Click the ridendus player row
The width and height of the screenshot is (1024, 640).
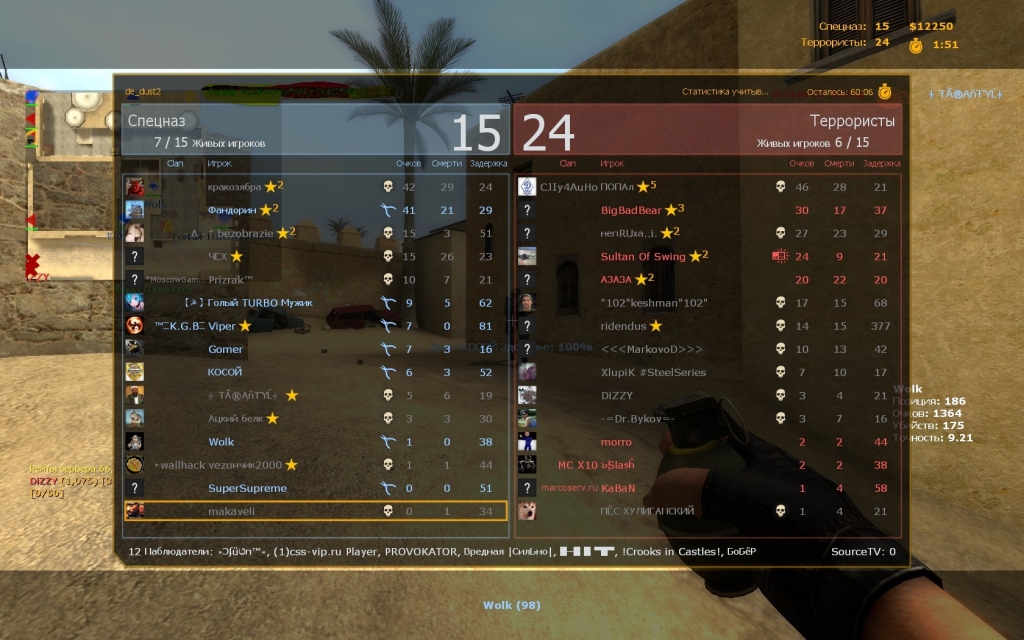pyautogui.click(x=624, y=326)
